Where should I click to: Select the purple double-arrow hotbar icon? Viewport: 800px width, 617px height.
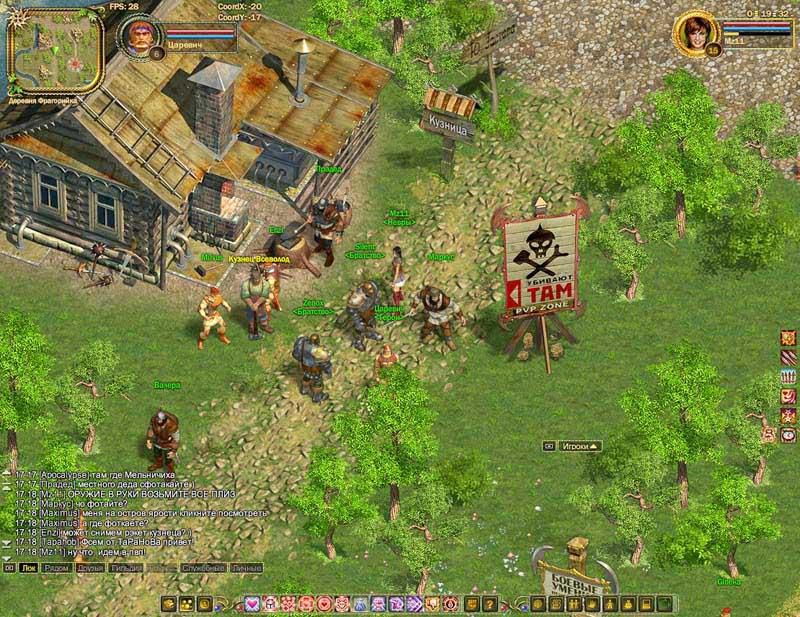[x=413, y=603]
